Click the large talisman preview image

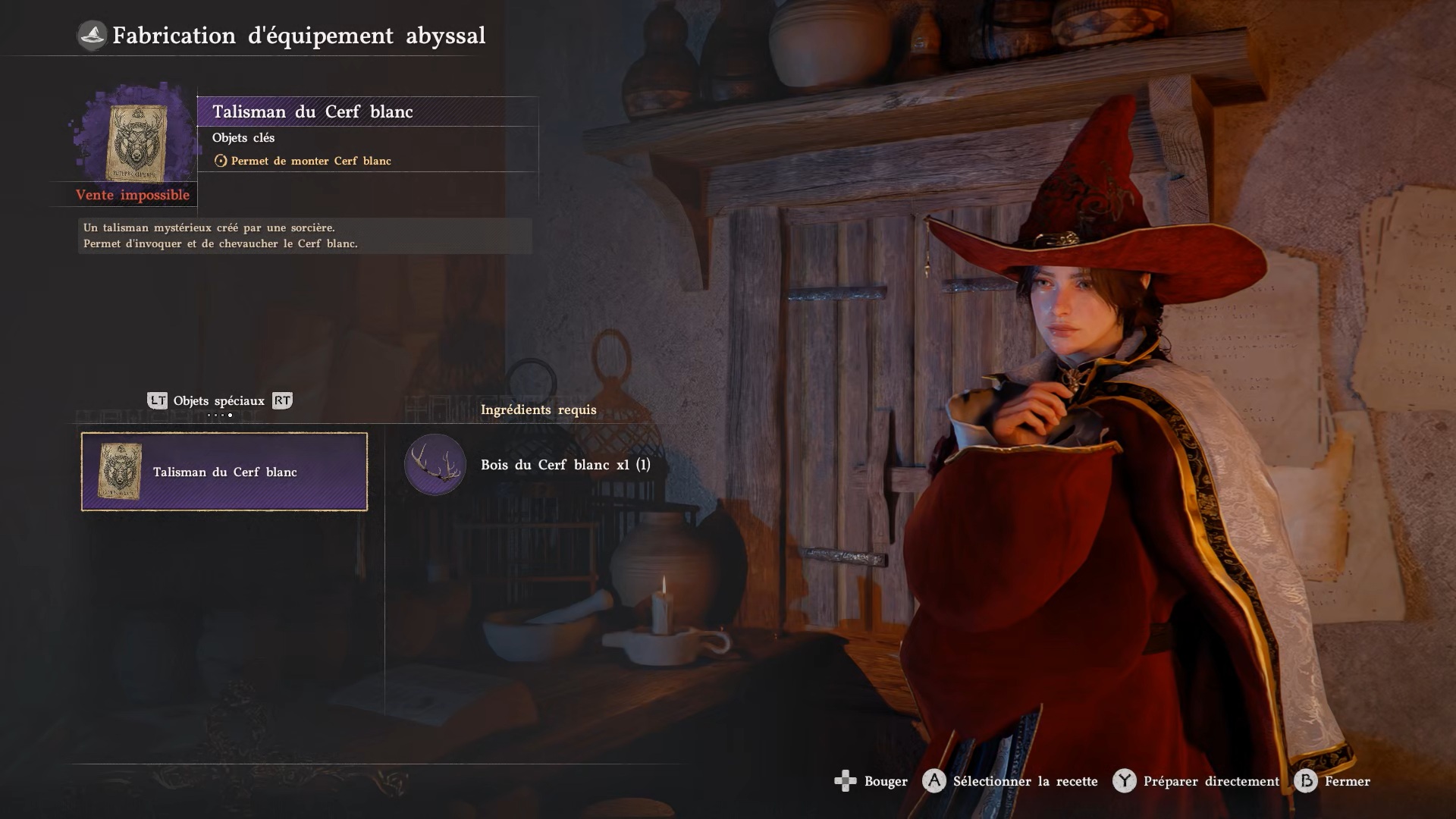(x=136, y=142)
